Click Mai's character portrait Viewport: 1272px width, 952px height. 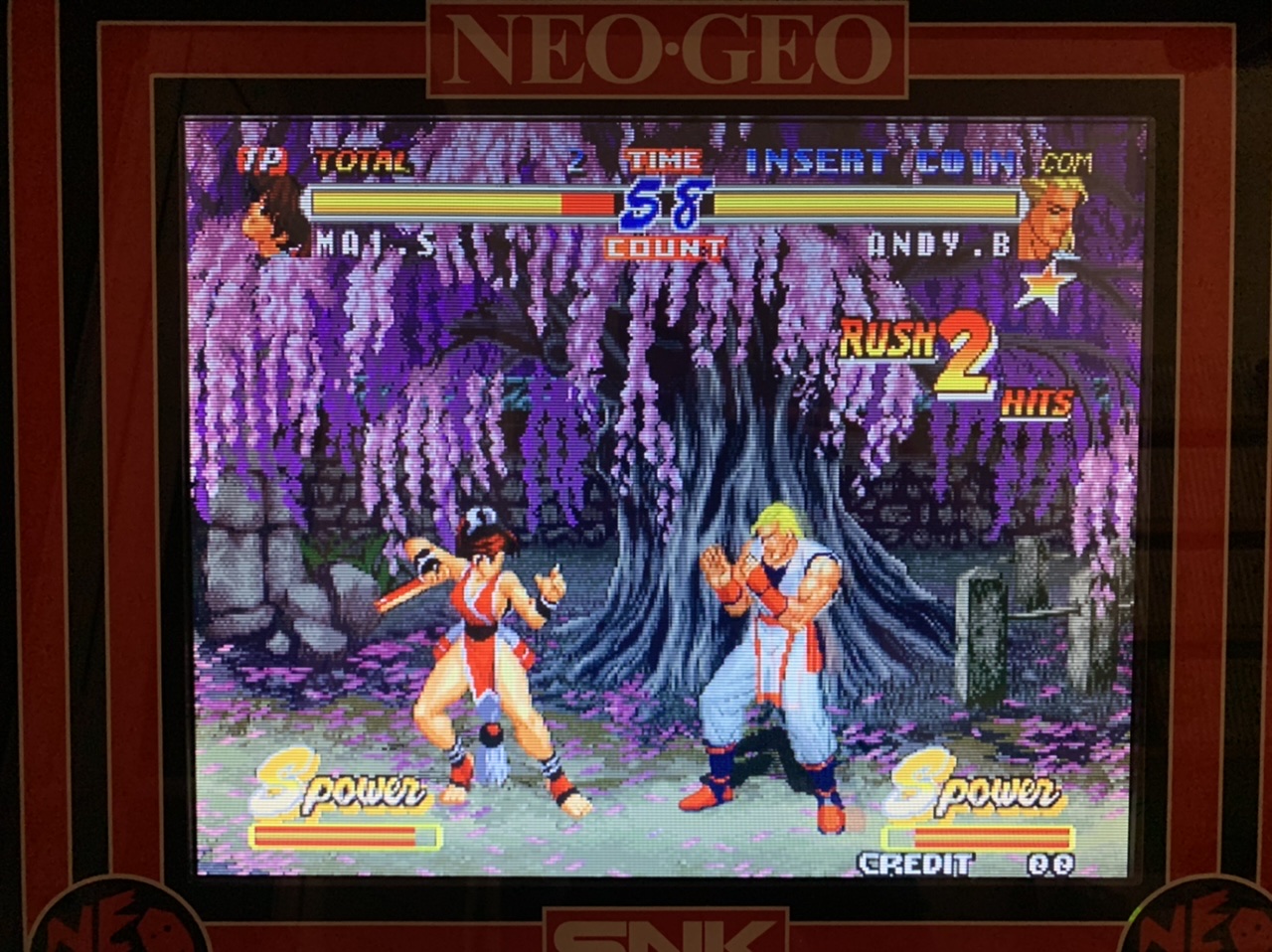click(x=272, y=218)
